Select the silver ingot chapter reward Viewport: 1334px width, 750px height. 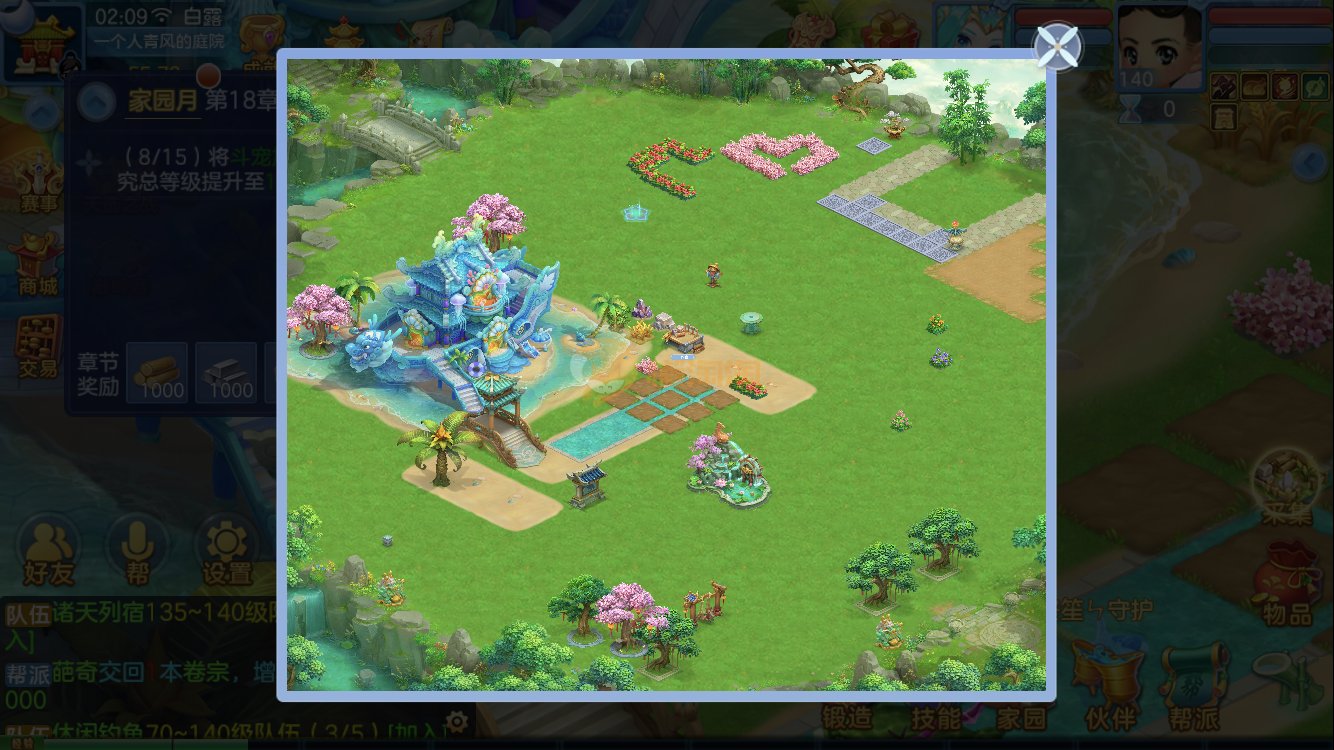pyautogui.click(x=226, y=372)
